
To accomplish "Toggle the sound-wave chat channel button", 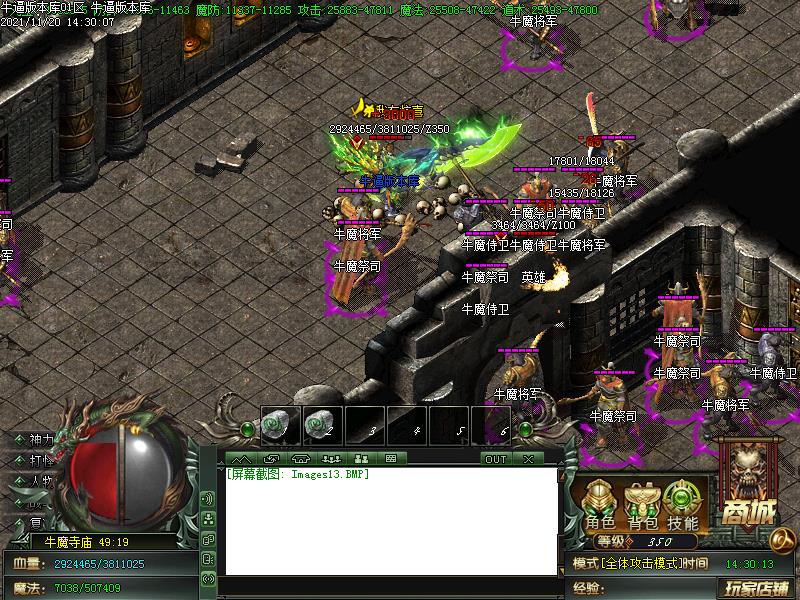I will [x=208, y=498].
